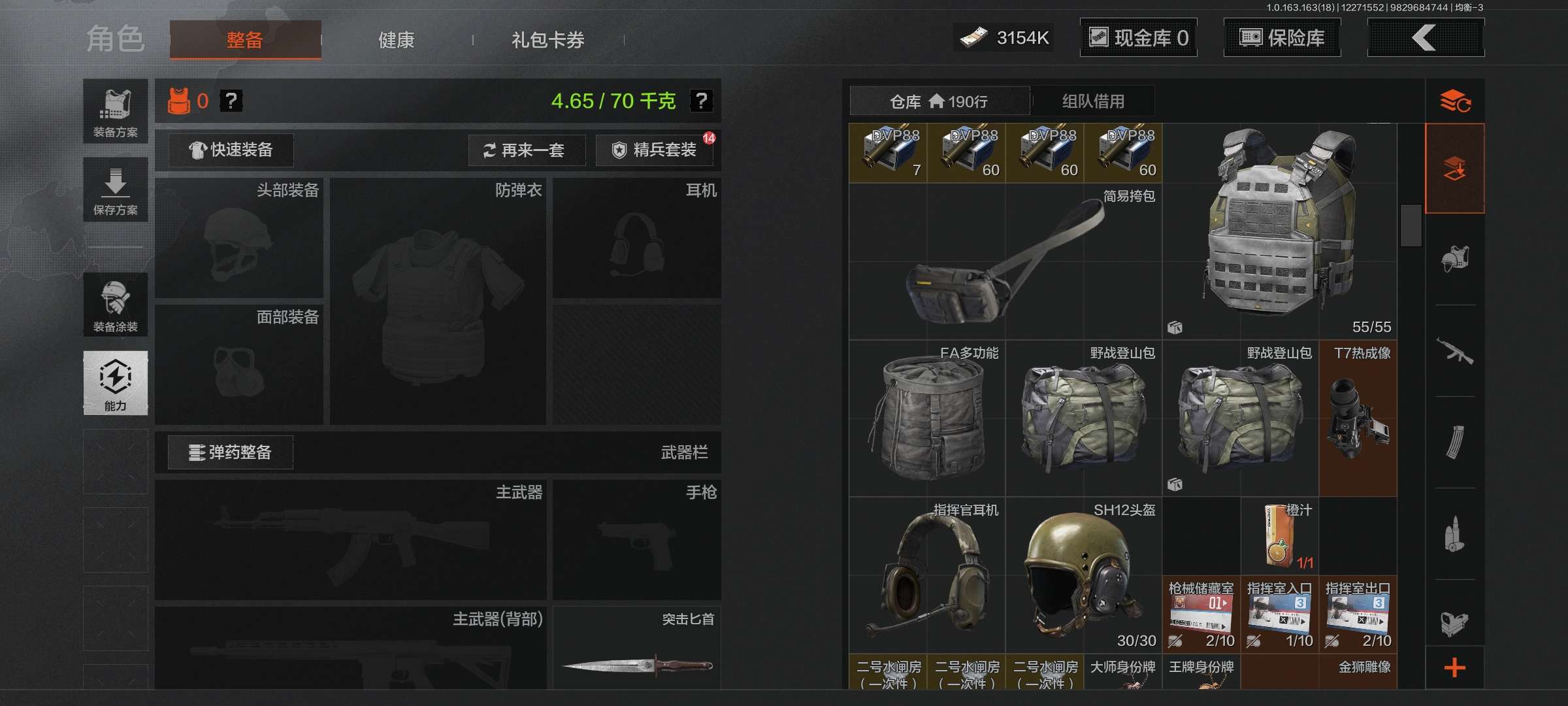Select the helmet and armor filter icon
The image size is (1568, 706).
pyautogui.click(x=1456, y=258)
